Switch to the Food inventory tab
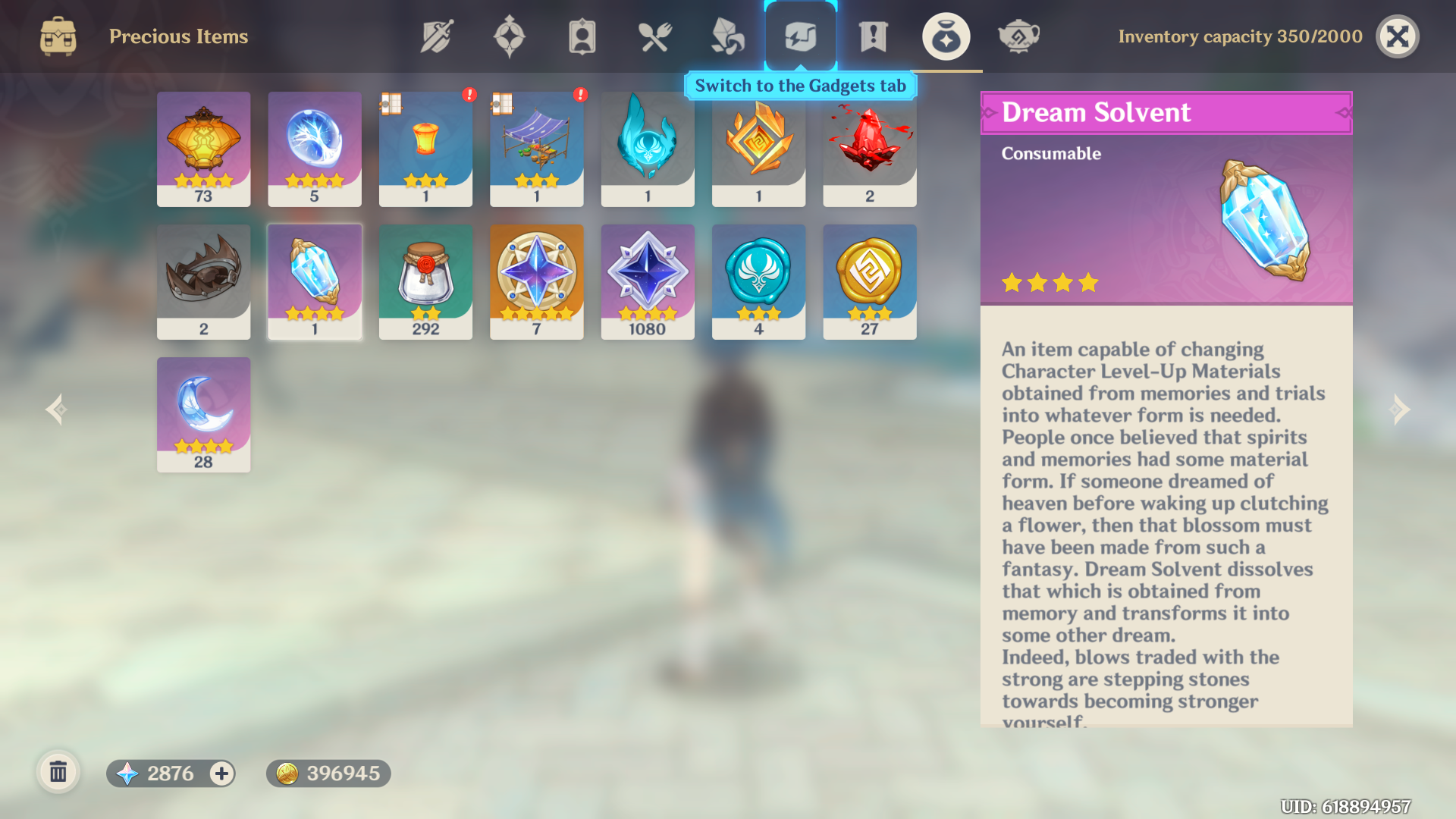This screenshot has height=819, width=1456. tap(655, 34)
